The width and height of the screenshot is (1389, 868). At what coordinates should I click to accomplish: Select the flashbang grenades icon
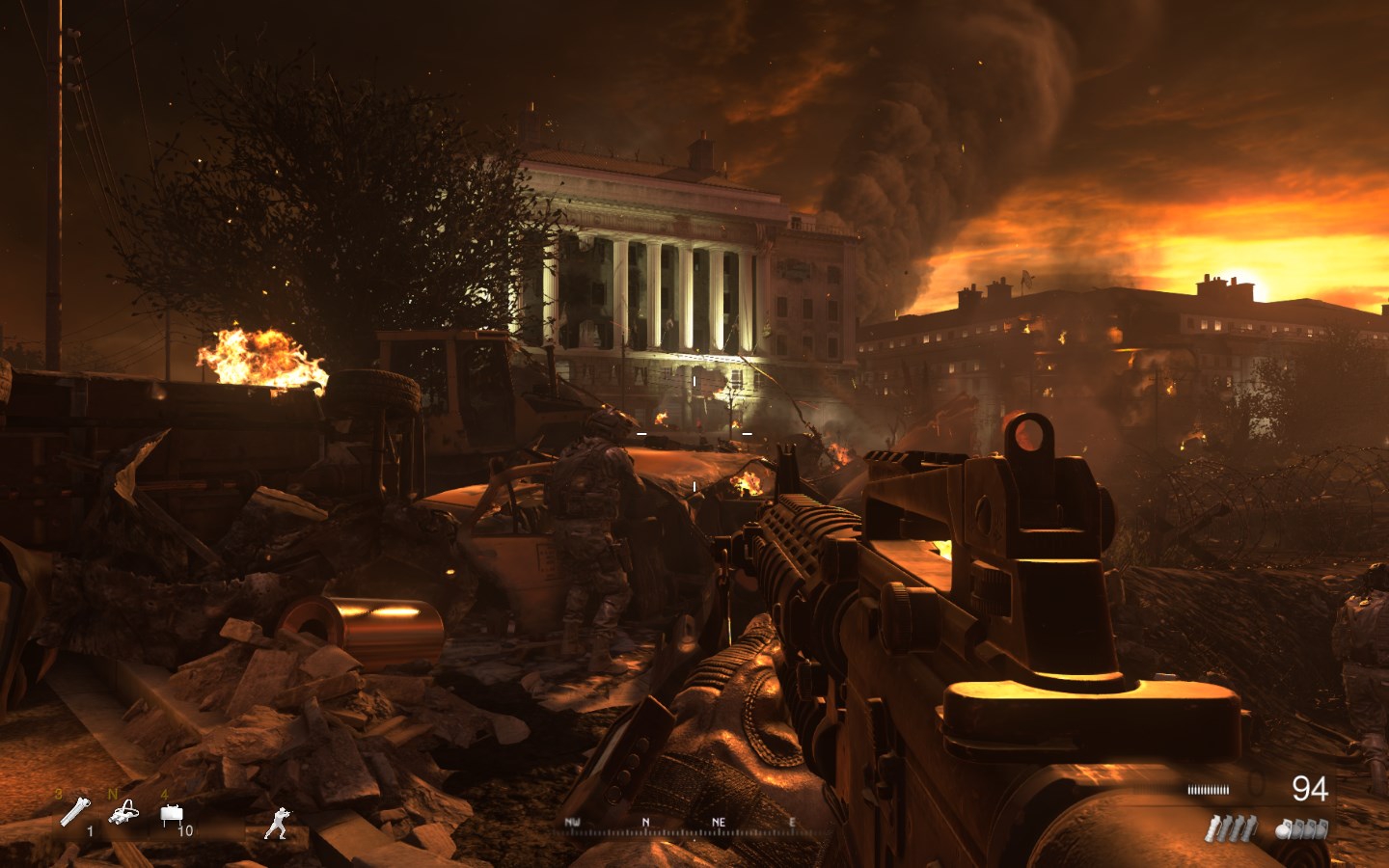coord(1231,827)
